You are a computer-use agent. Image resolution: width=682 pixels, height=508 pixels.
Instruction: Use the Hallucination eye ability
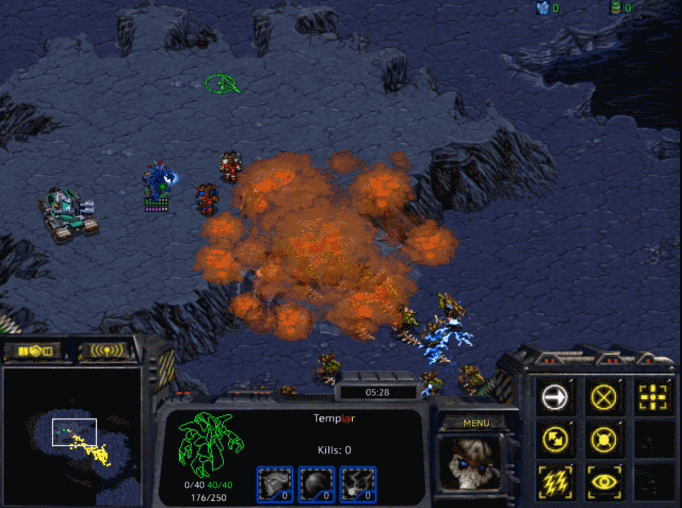(x=603, y=481)
